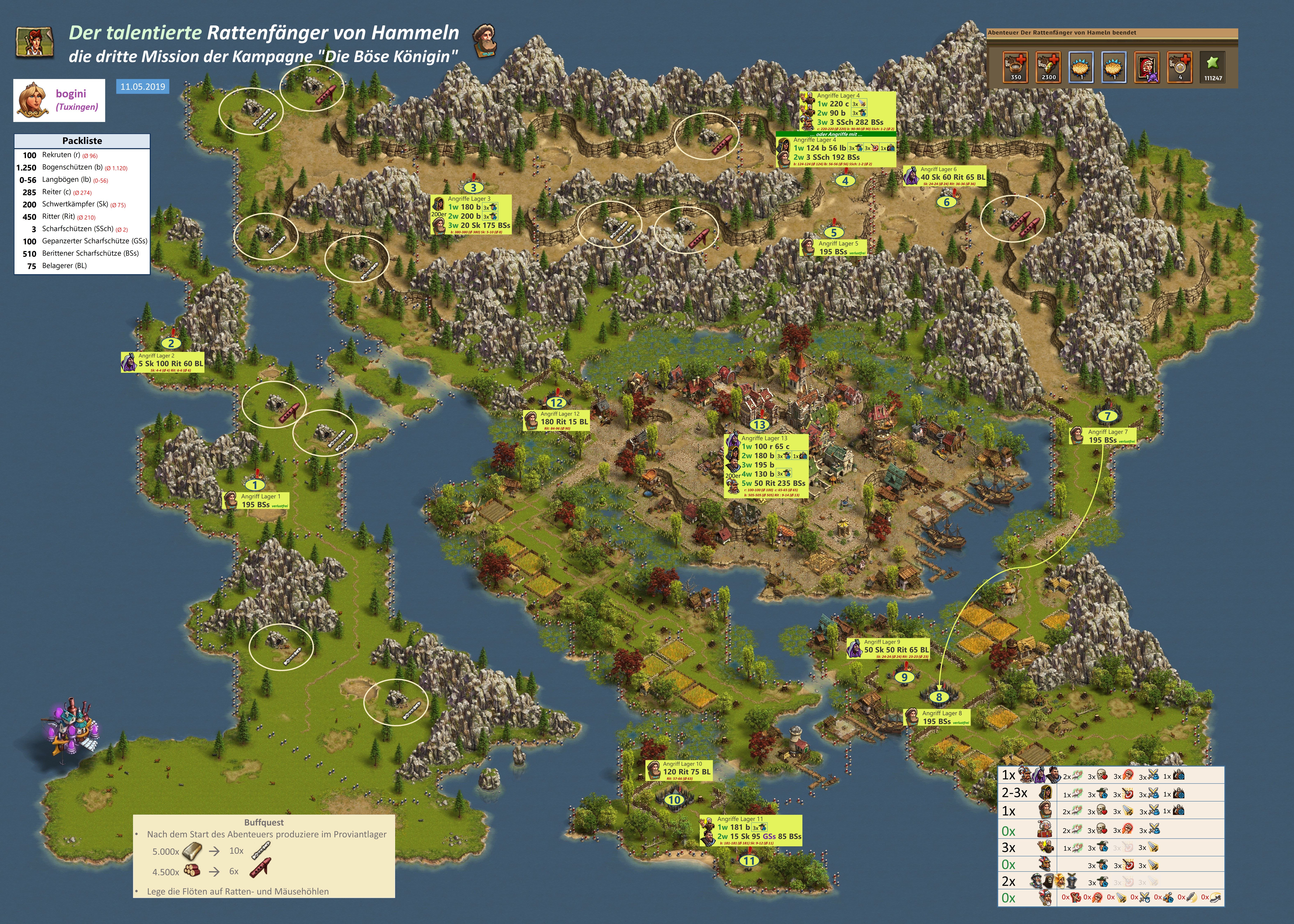Screen dimensions: 1294x924
Task: Select camp marker number 10
Action: click(674, 799)
